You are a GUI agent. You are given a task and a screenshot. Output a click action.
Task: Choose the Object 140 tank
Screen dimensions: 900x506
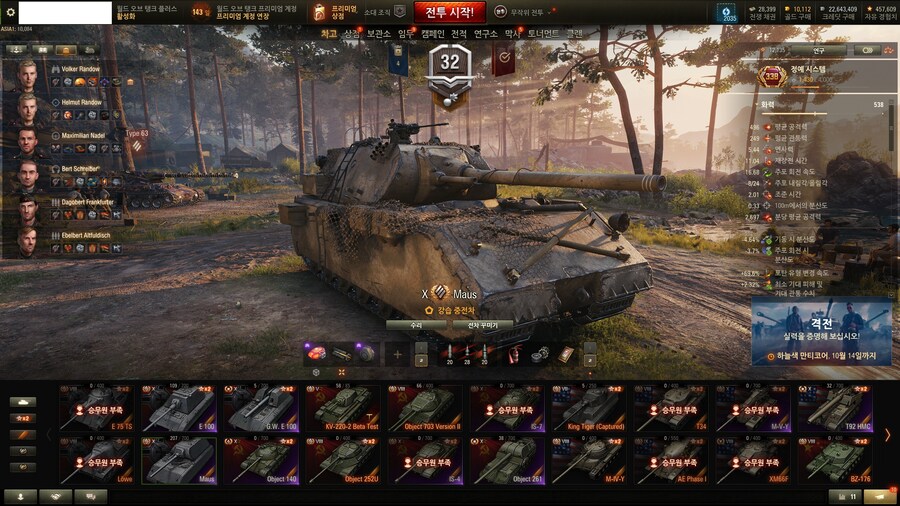click(x=260, y=461)
